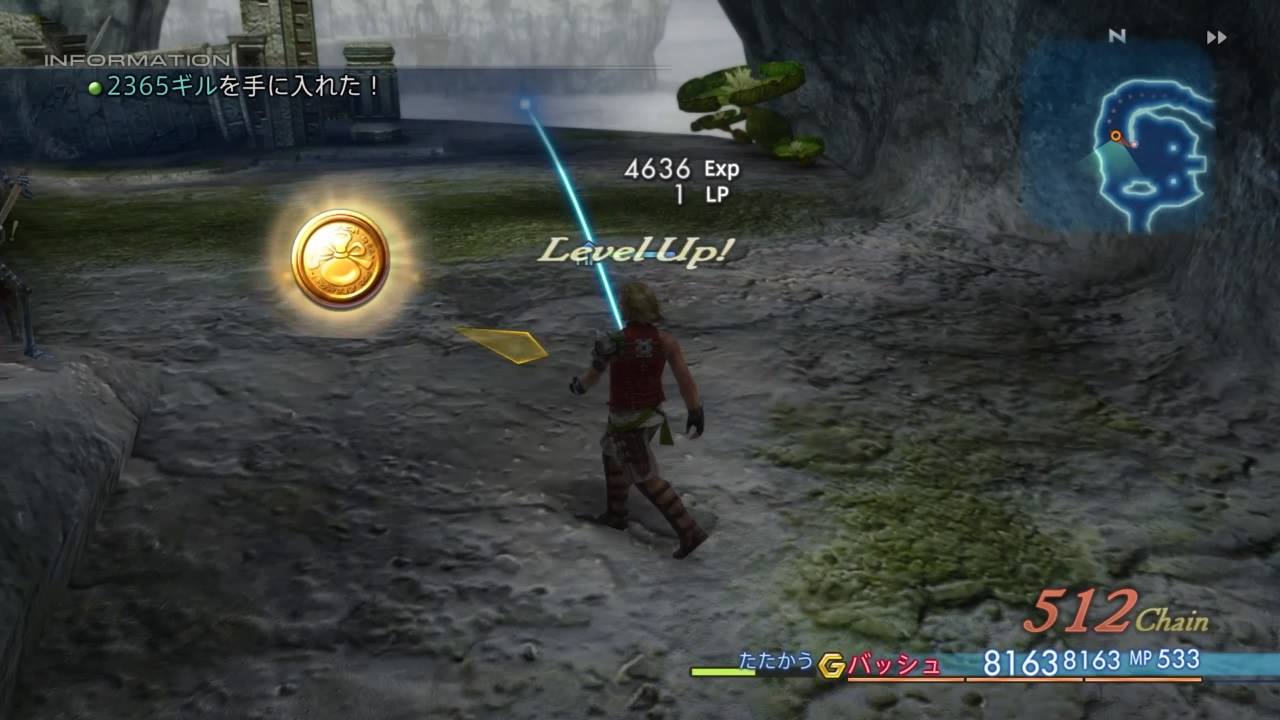Click the golden gil coin

click(341, 259)
